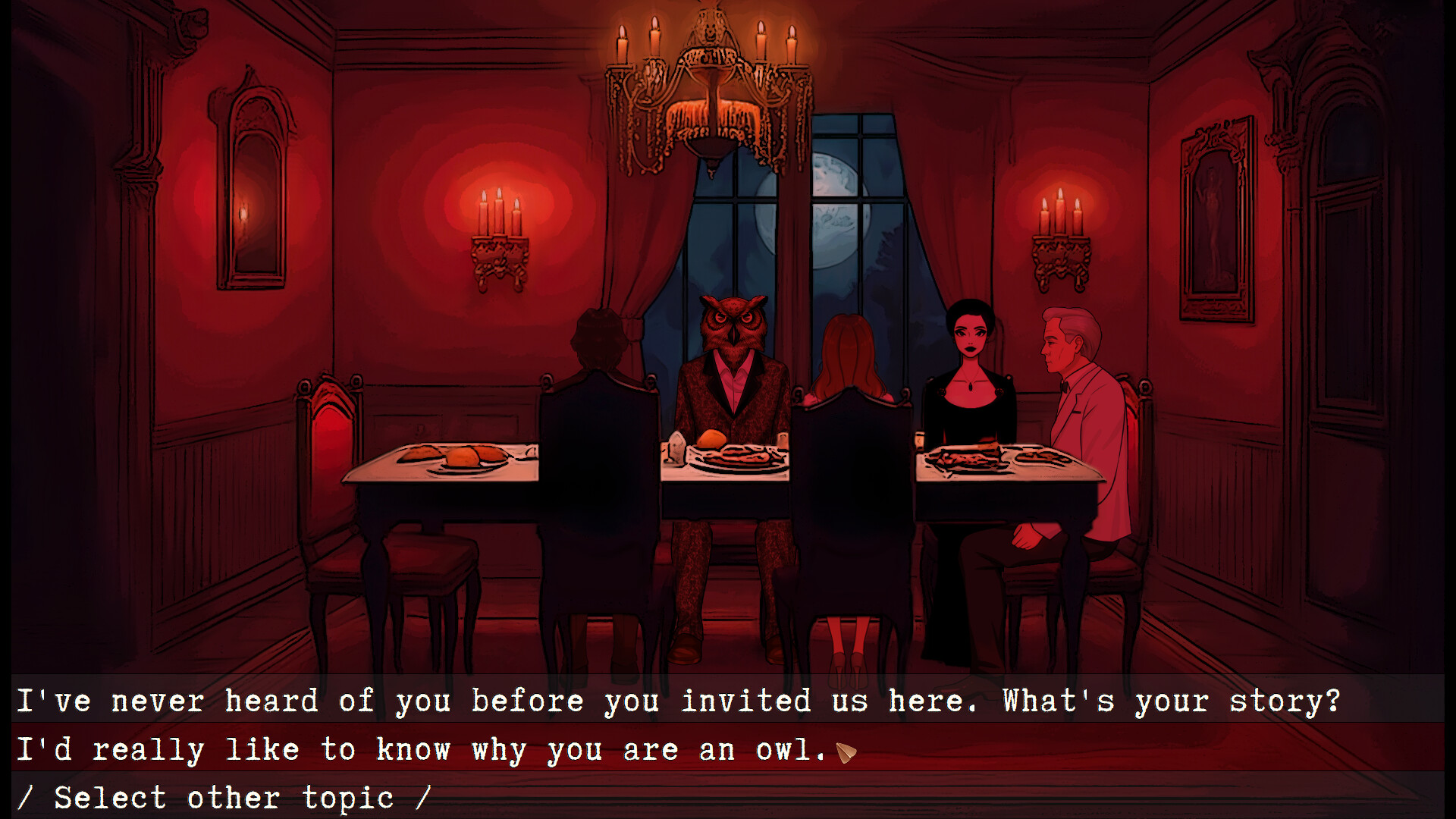Select the "why you are an owl" dialogue line
Image resolution: width=1456 pixels, height=819 pixels.
coord(425,749)
